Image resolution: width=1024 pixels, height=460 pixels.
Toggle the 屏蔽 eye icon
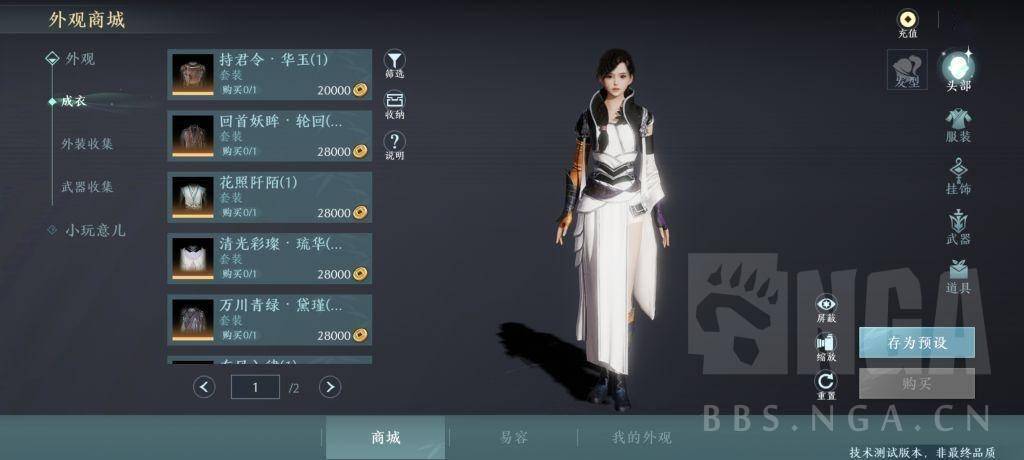[x=826, y=305]
